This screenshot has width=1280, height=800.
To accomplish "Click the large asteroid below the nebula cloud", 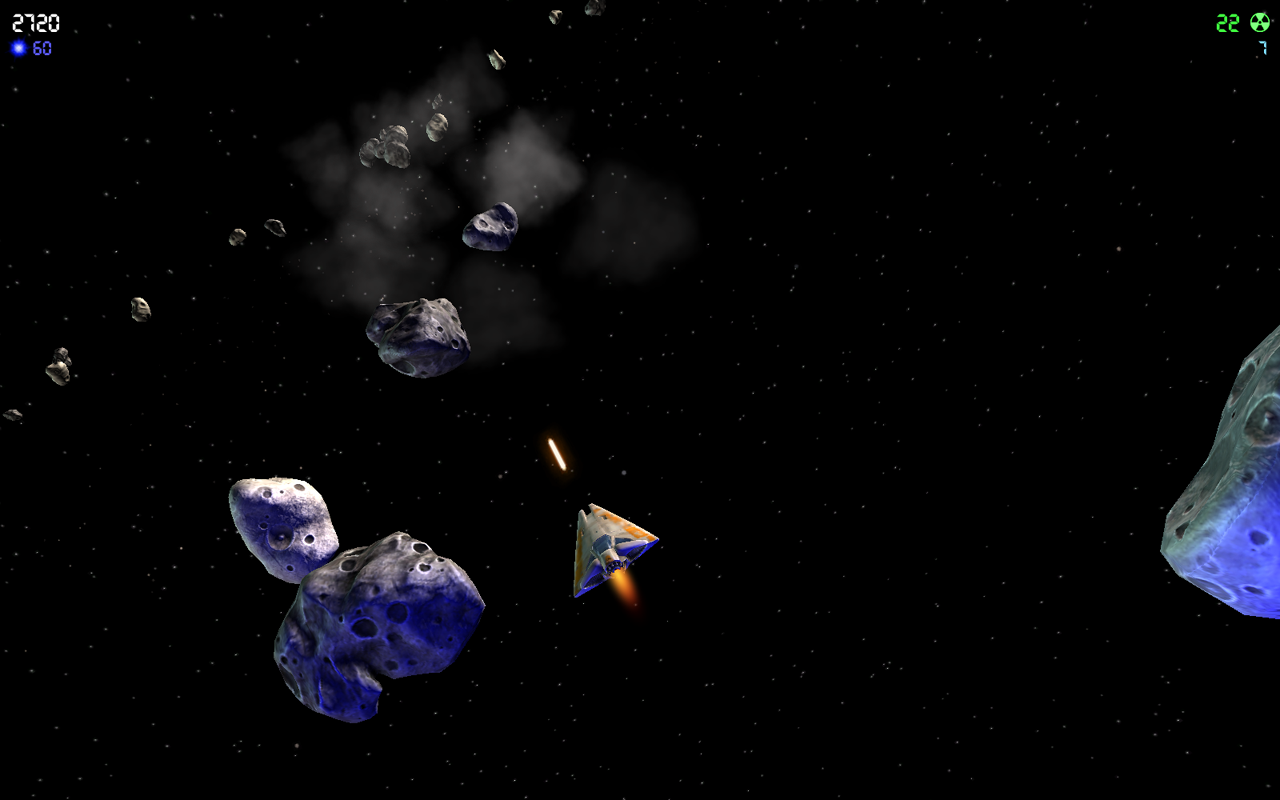I will (x=420, y=335).
